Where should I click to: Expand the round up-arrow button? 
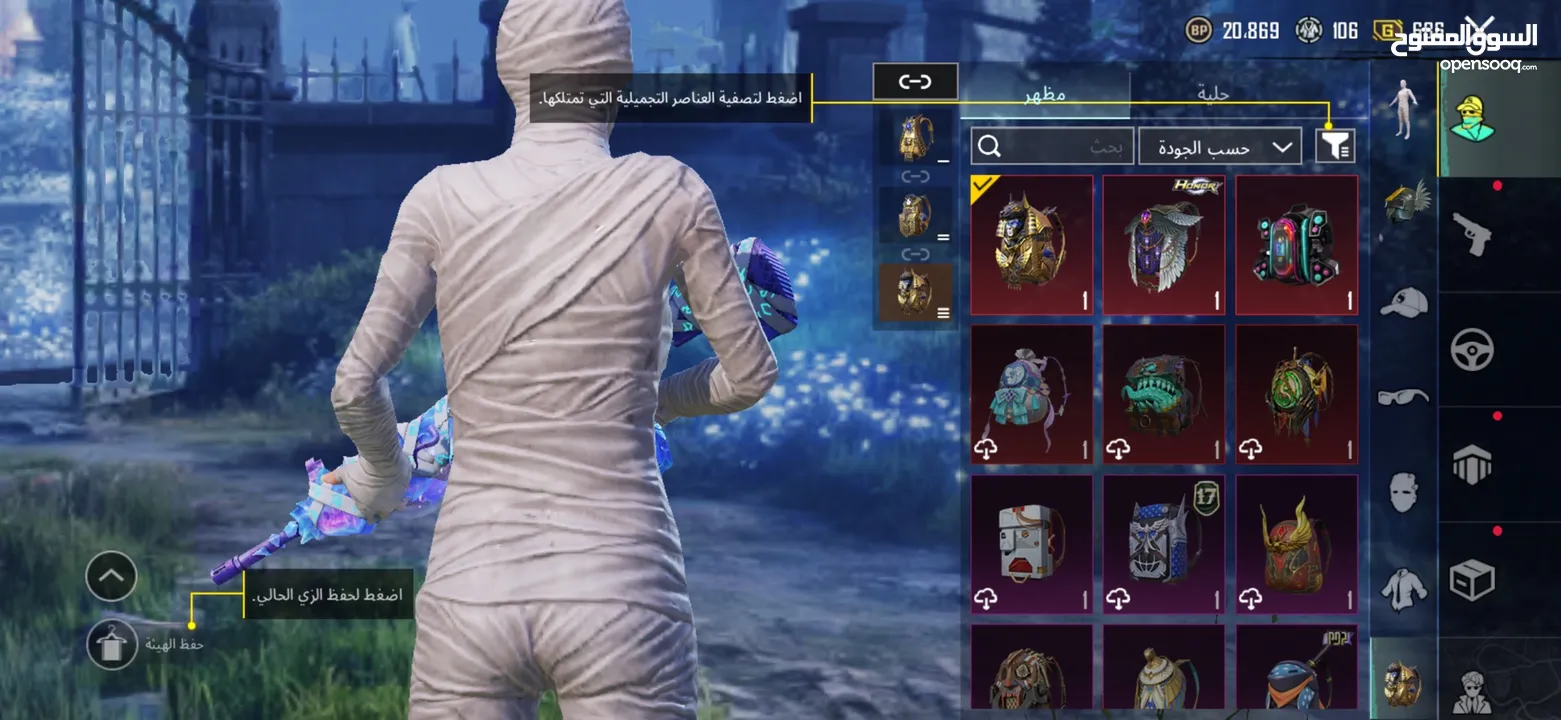point(111,576)
